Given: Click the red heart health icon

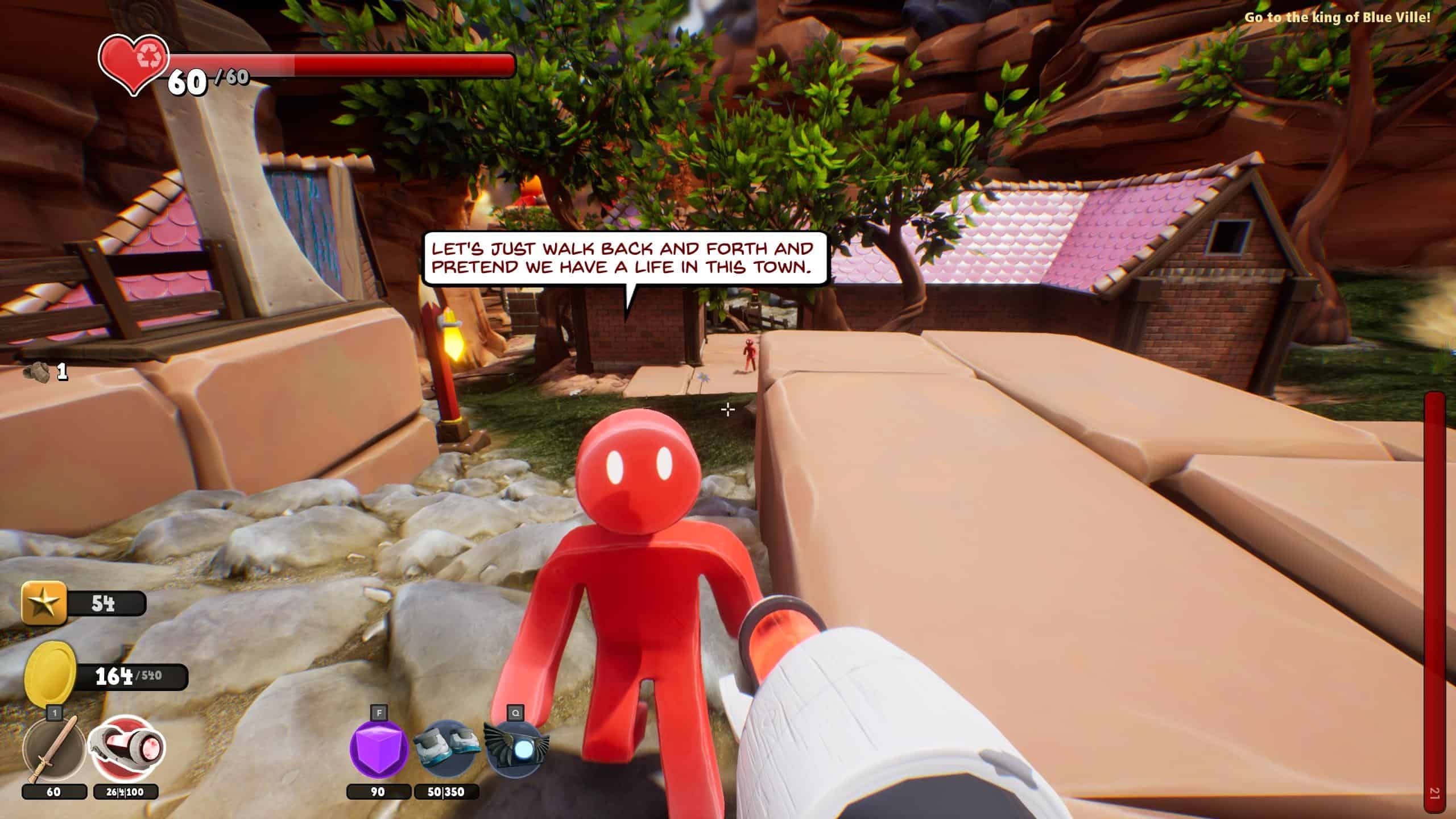Looking at the screenshot, I should click(133, 64).
